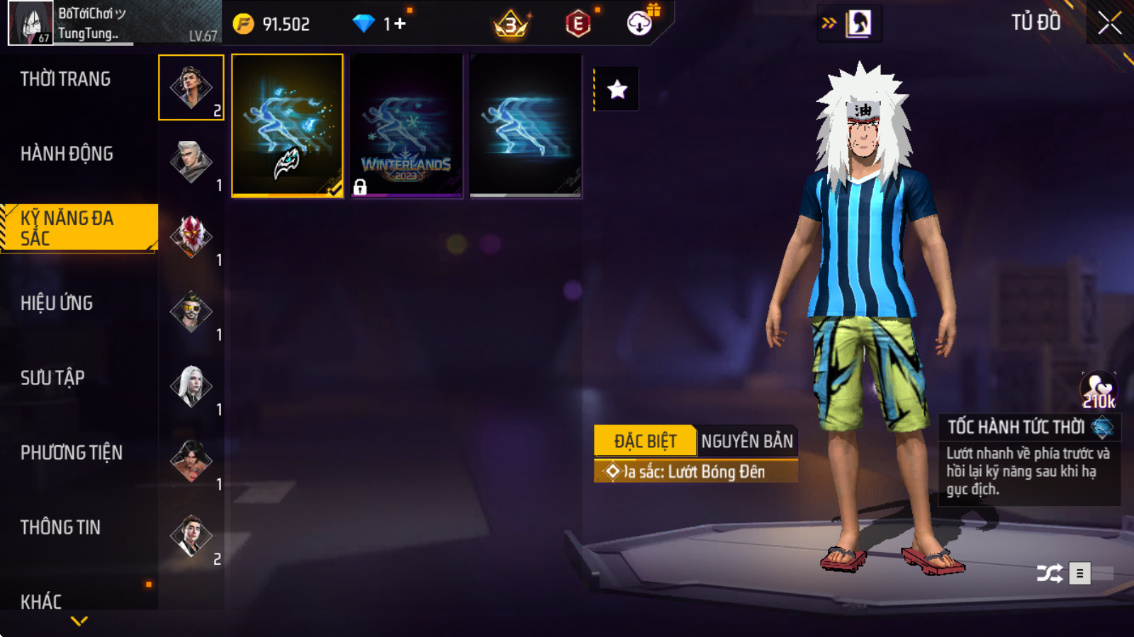This screenshot has width=1134, height=637.
Task: Select the red-masked character skill icon
Action: pos(190,237)
